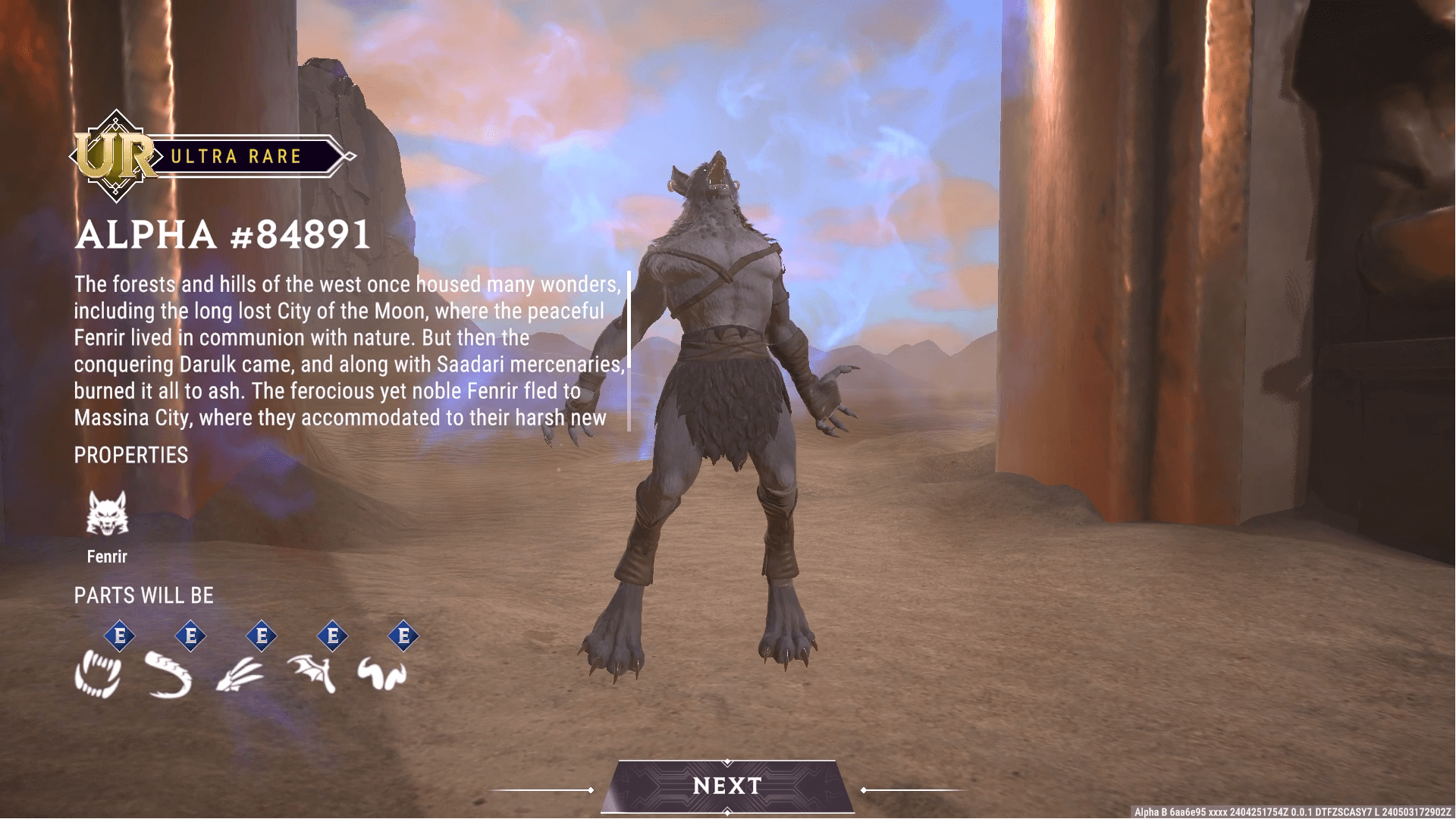This screenshot has width=1456, height=819.
Task: Select the curved horns part icon
Action: [x=382, y=674]
